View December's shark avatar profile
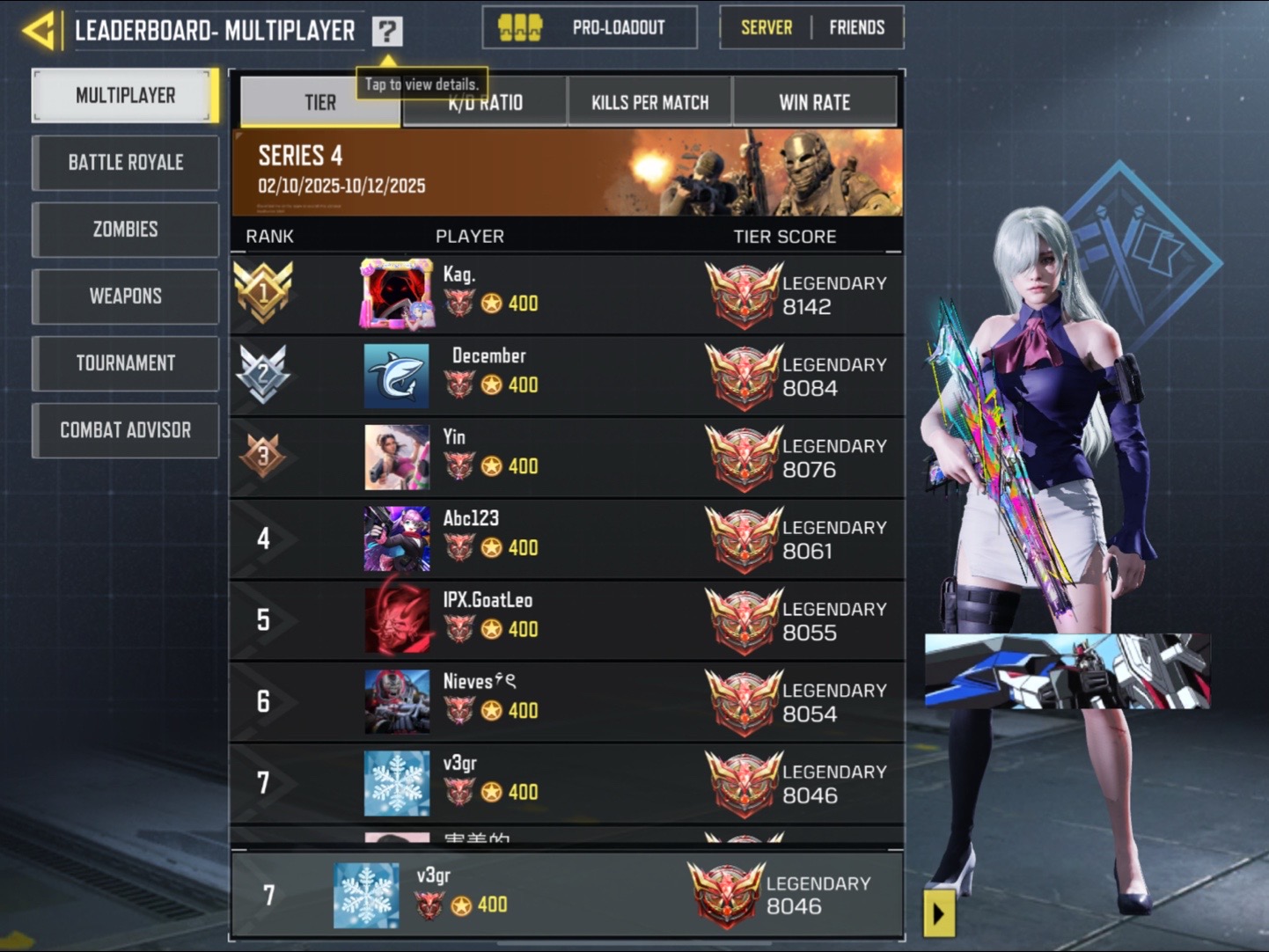This screenshot has width=1269, height=952. pos(397,376)
